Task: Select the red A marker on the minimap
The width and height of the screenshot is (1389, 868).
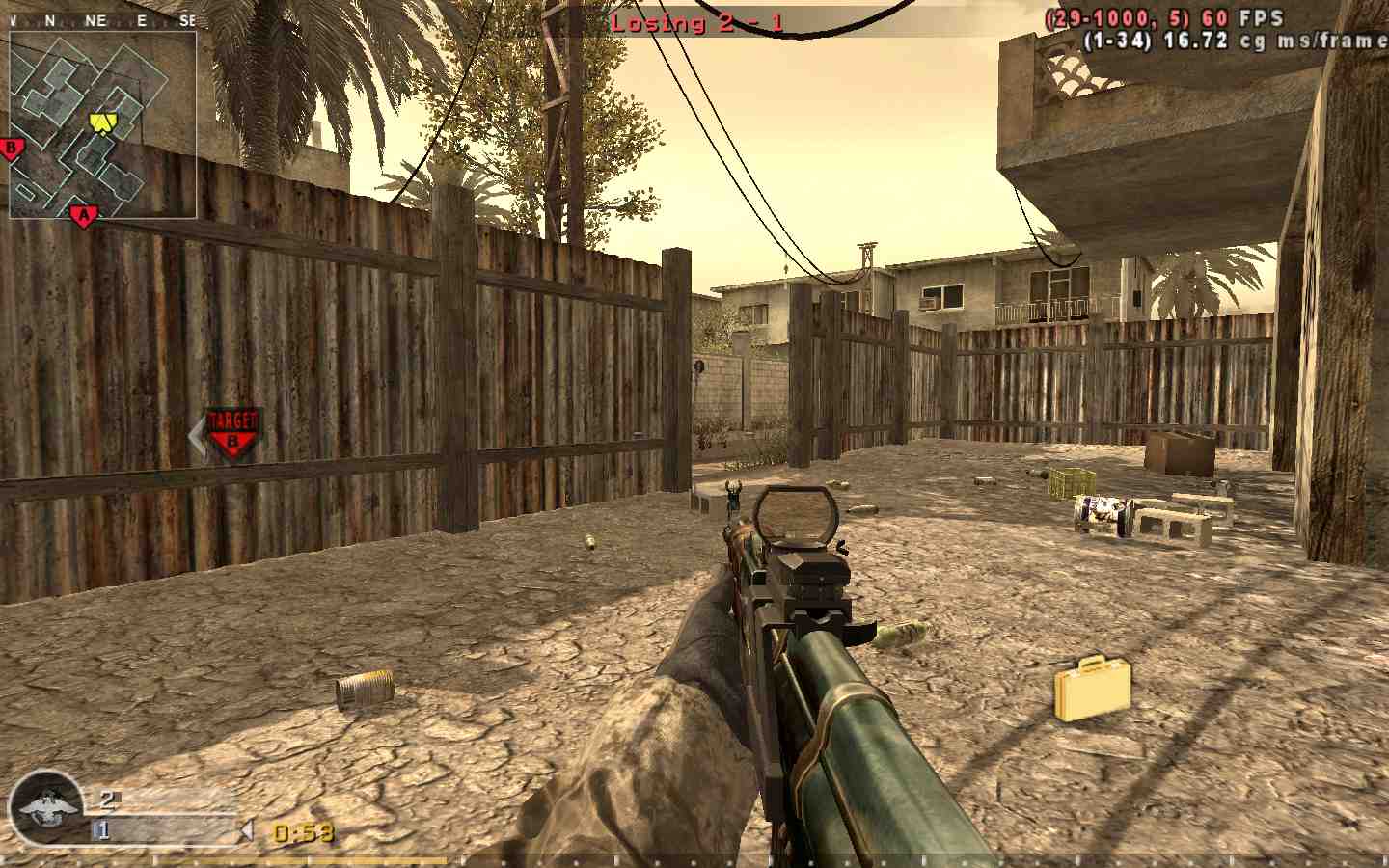Action: click(84, 216)
